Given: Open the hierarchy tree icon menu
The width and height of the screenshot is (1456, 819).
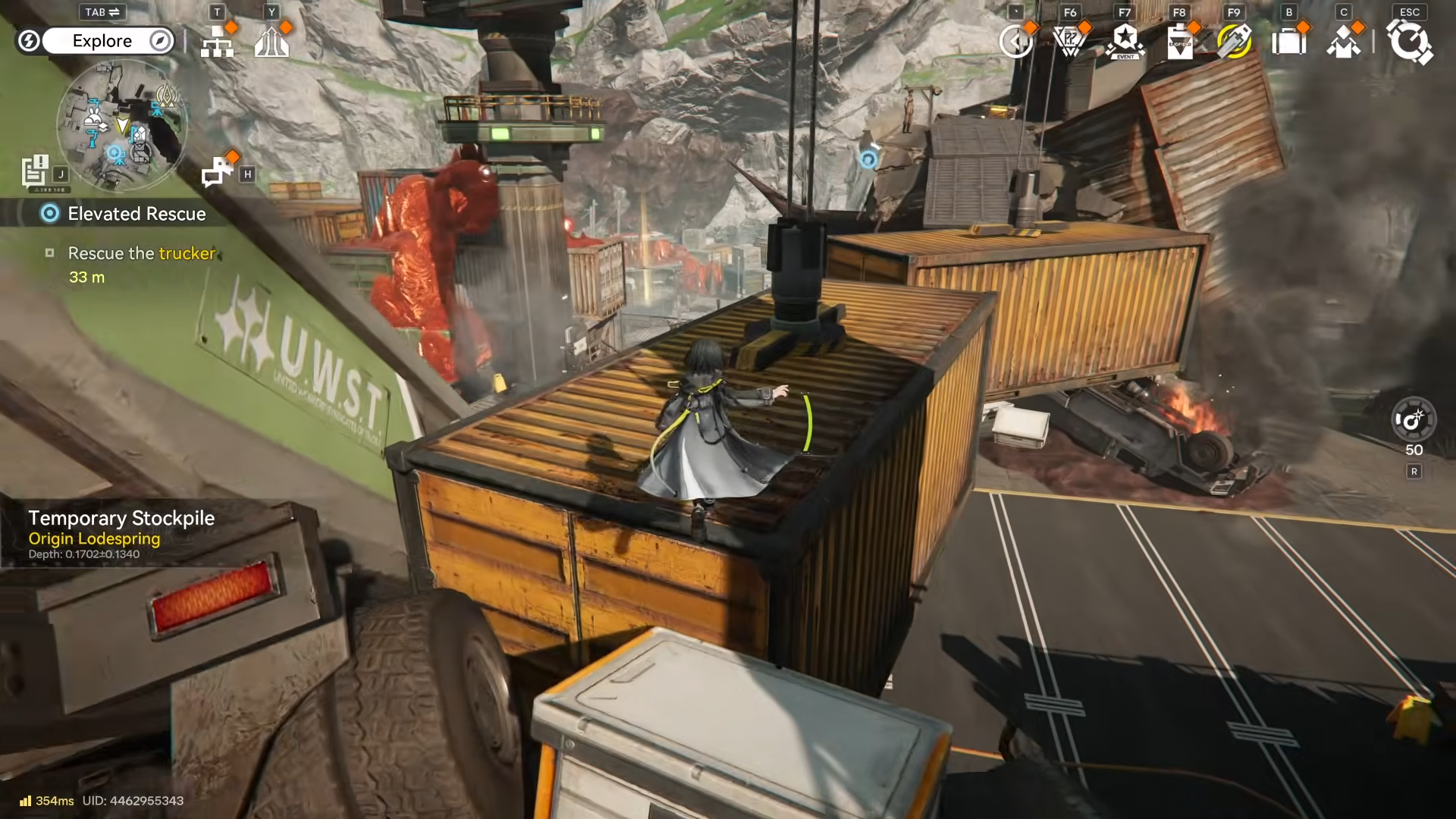Looking at the screenshot, I should click(x=217, y=42).
